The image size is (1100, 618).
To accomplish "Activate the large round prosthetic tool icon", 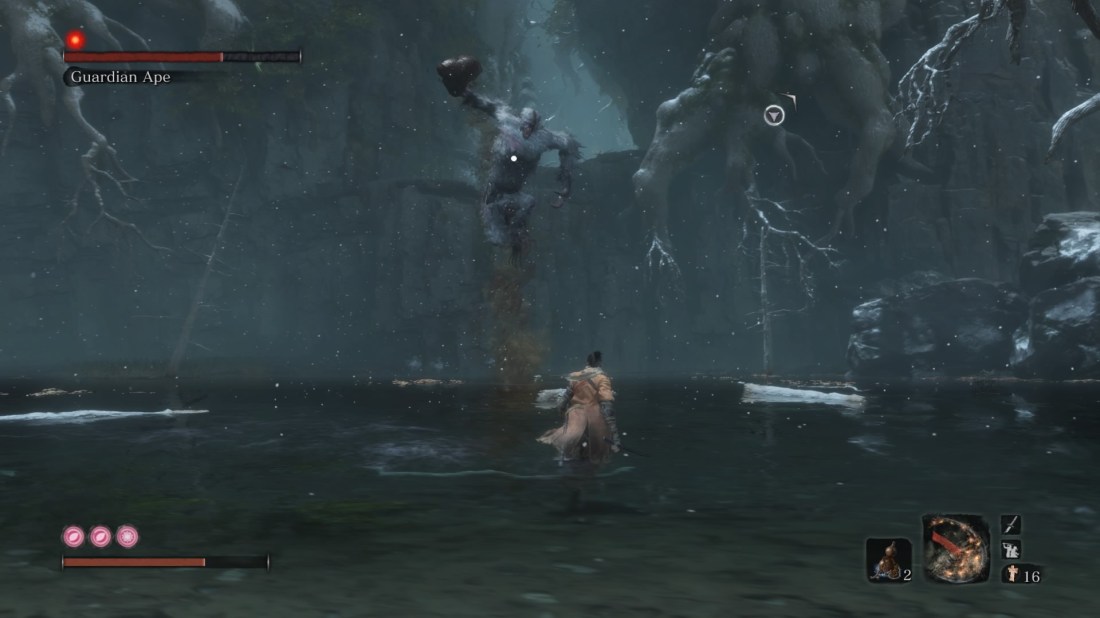I will (x=956, y=548).
